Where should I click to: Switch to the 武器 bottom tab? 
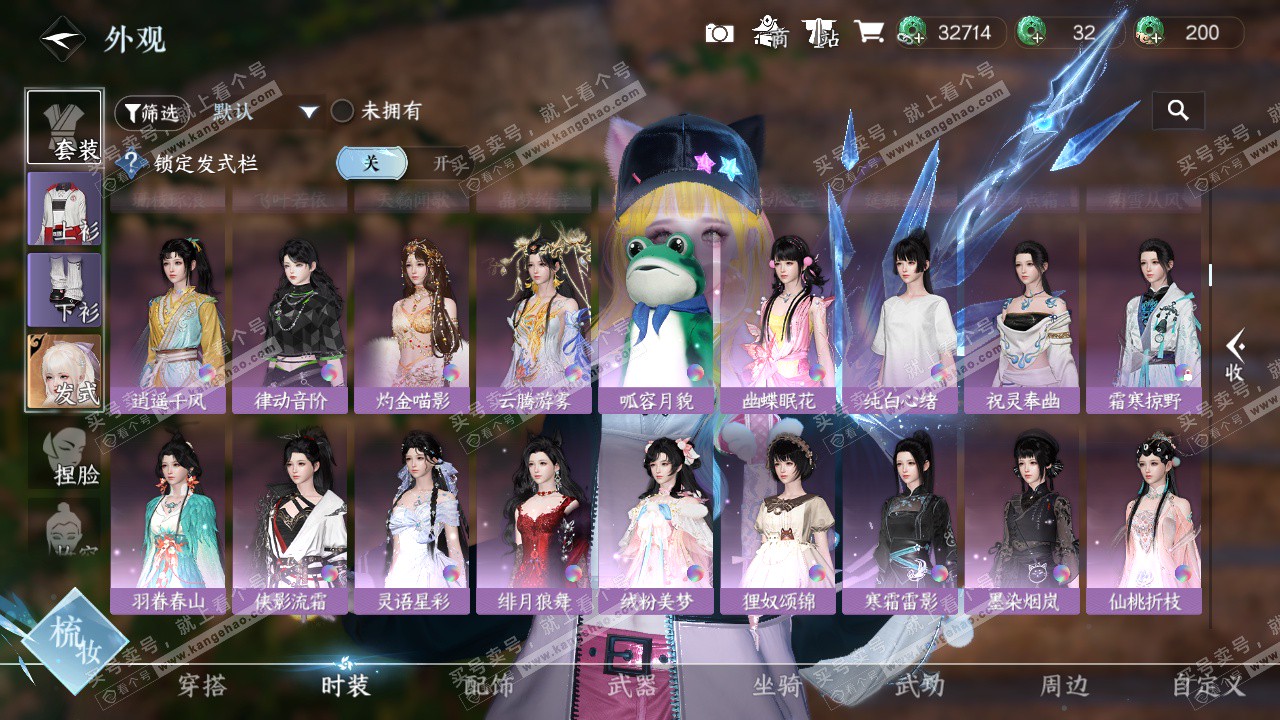click(632, 686)
